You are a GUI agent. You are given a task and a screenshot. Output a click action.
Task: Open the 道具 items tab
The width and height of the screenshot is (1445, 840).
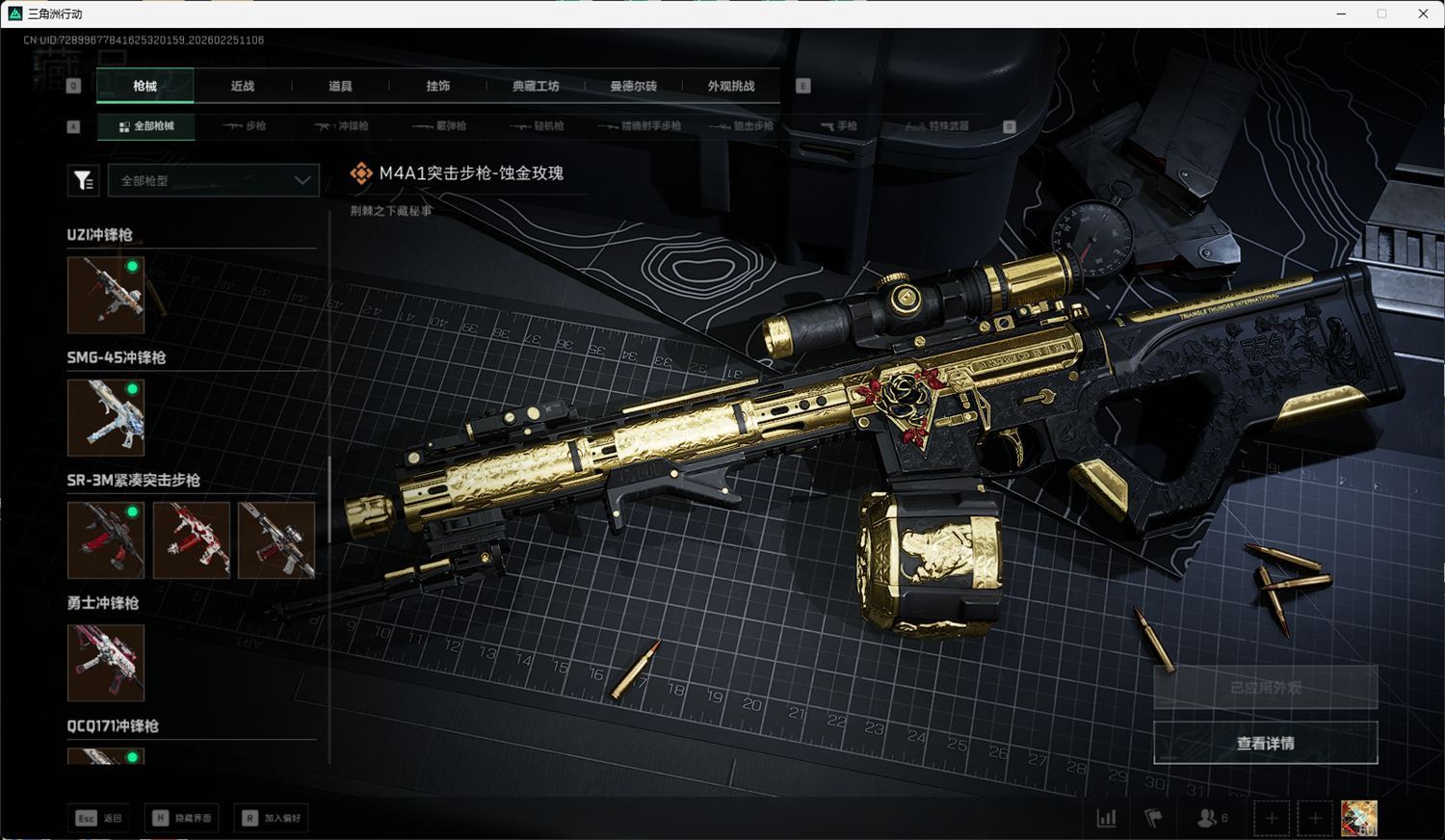click(x=340, y=86)
